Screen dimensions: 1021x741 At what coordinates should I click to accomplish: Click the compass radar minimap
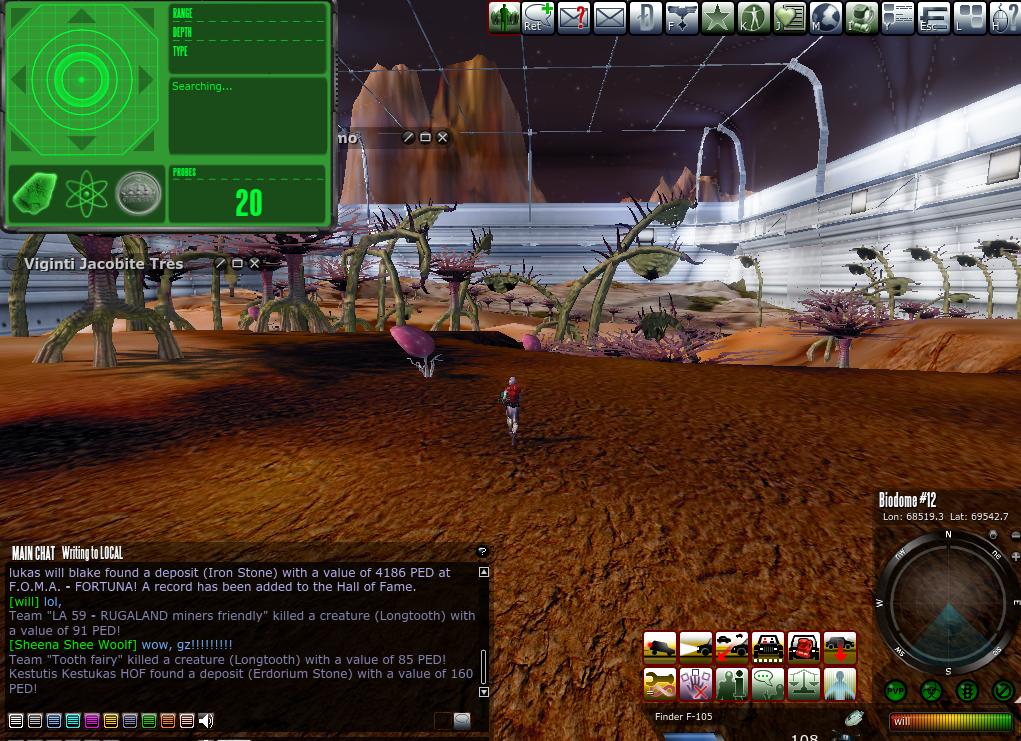948,602
